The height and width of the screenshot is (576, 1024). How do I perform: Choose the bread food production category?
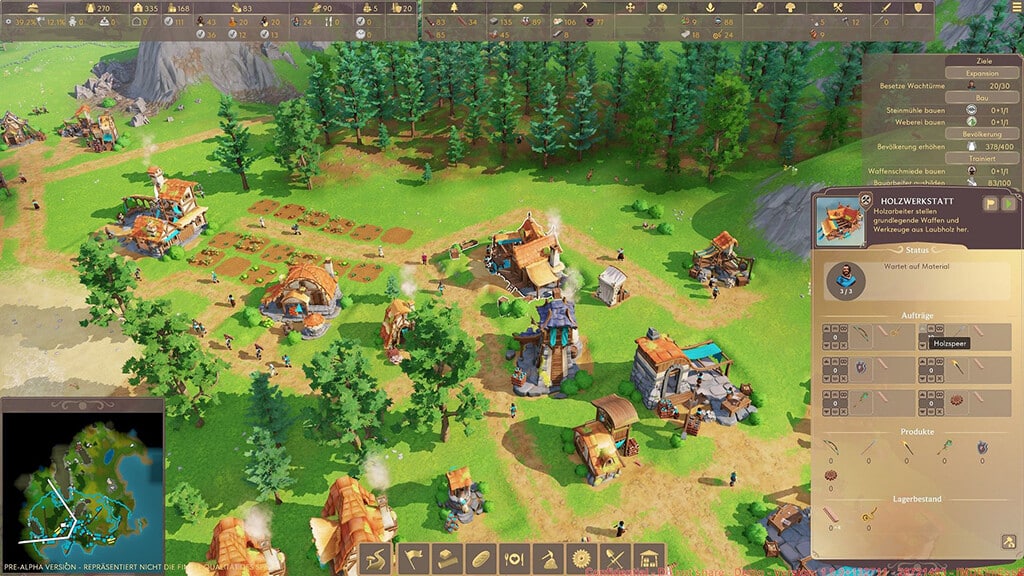479,558
